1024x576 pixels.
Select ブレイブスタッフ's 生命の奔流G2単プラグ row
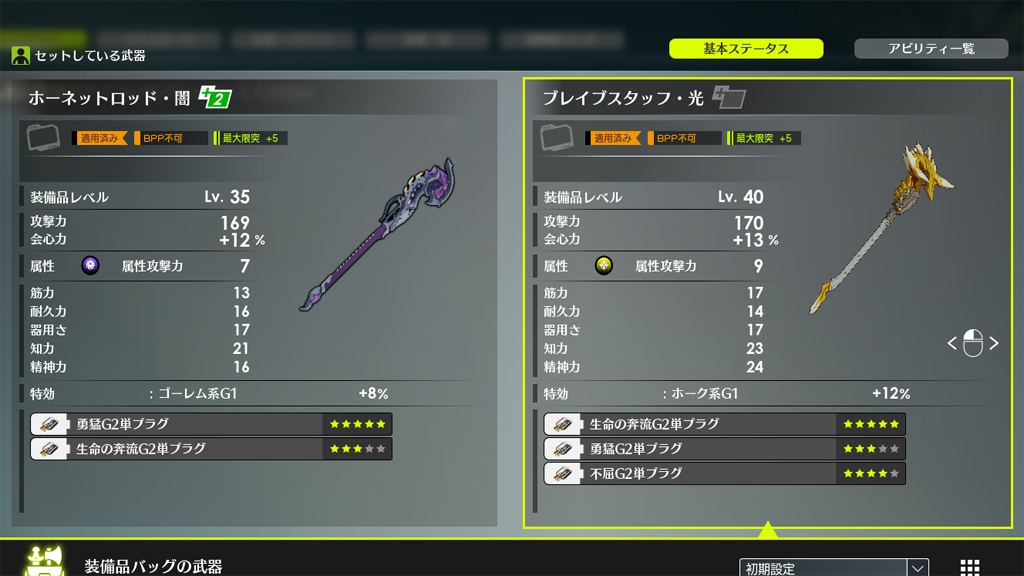(x=724, y=424)
